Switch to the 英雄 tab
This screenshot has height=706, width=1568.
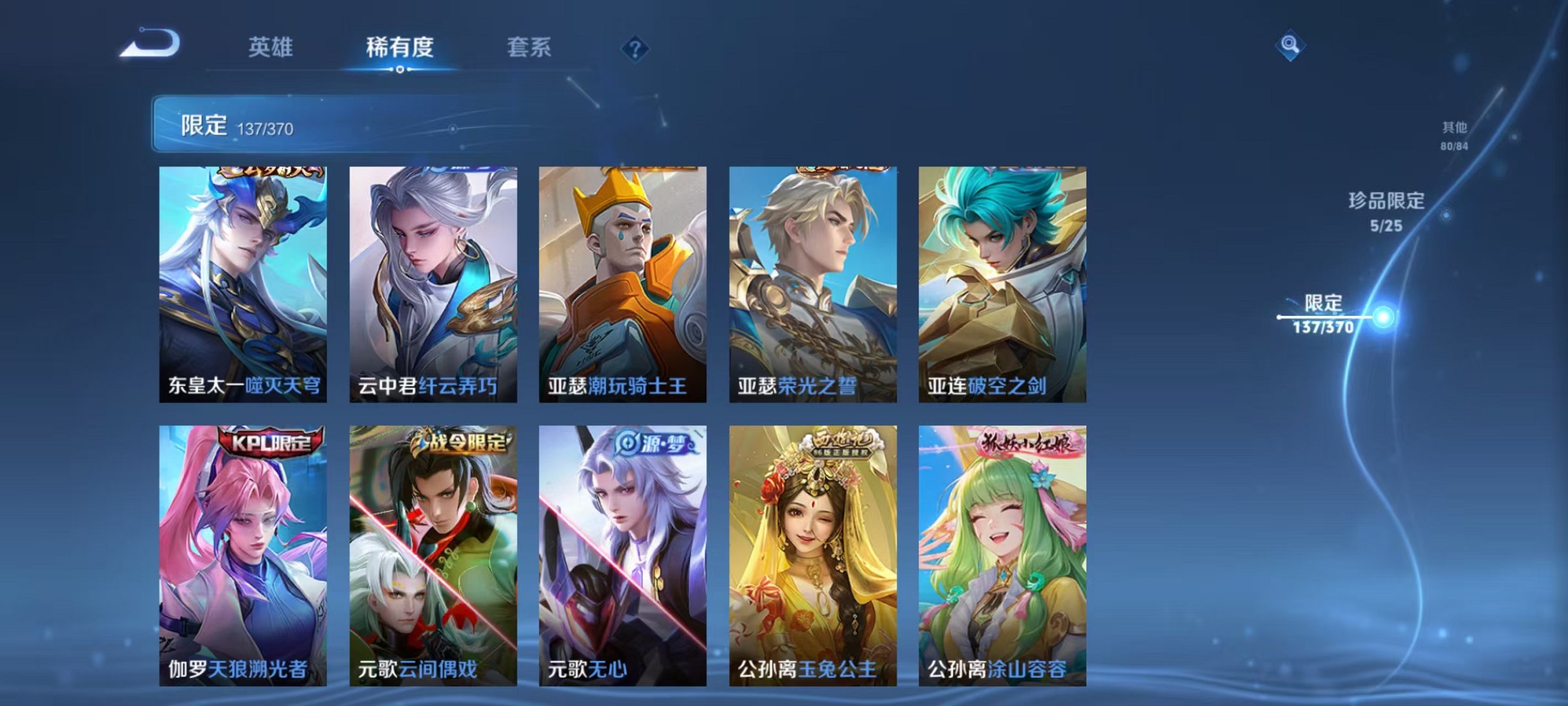coord(271,49)
